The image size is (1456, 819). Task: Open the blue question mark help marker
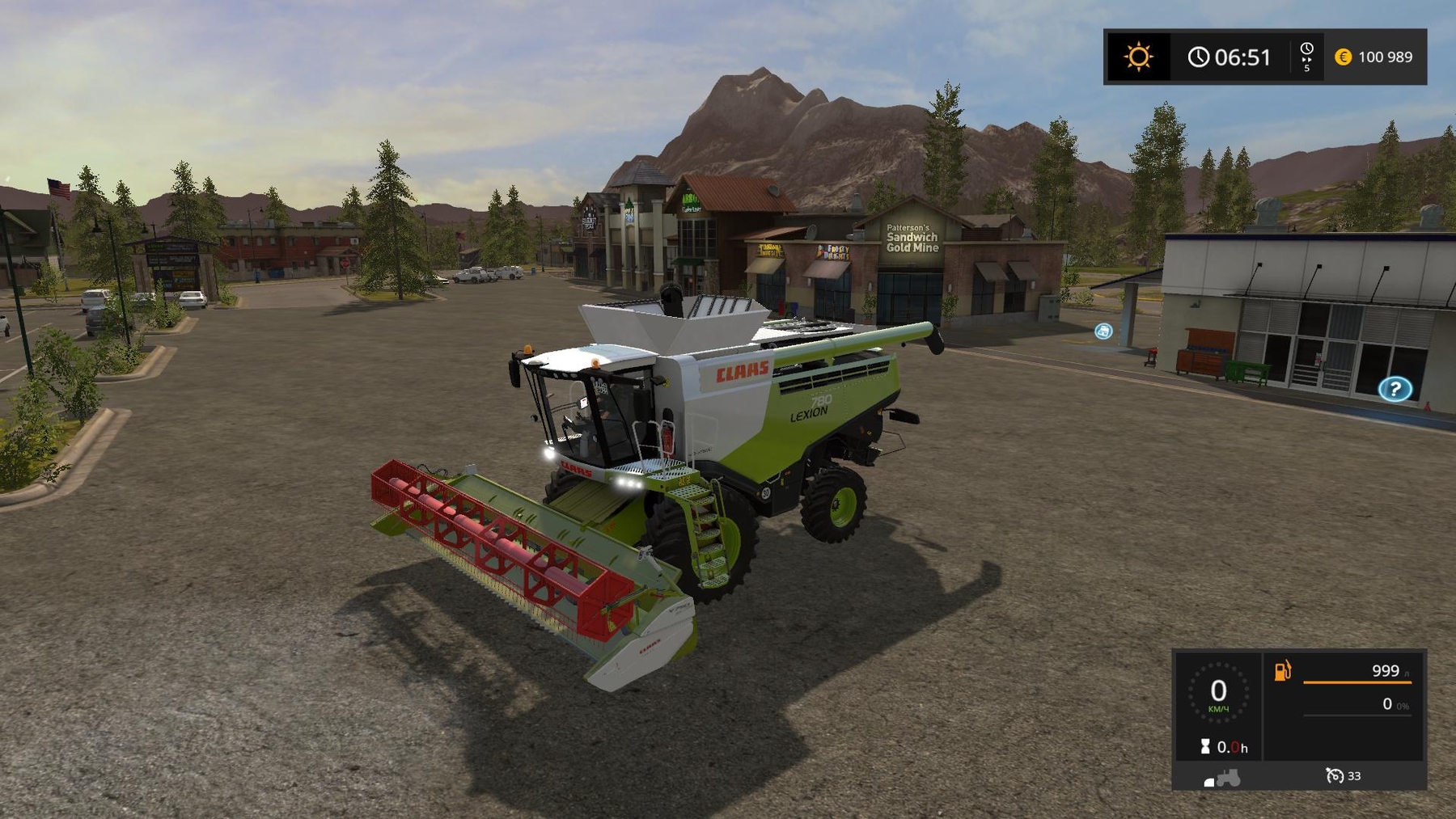1395,390
